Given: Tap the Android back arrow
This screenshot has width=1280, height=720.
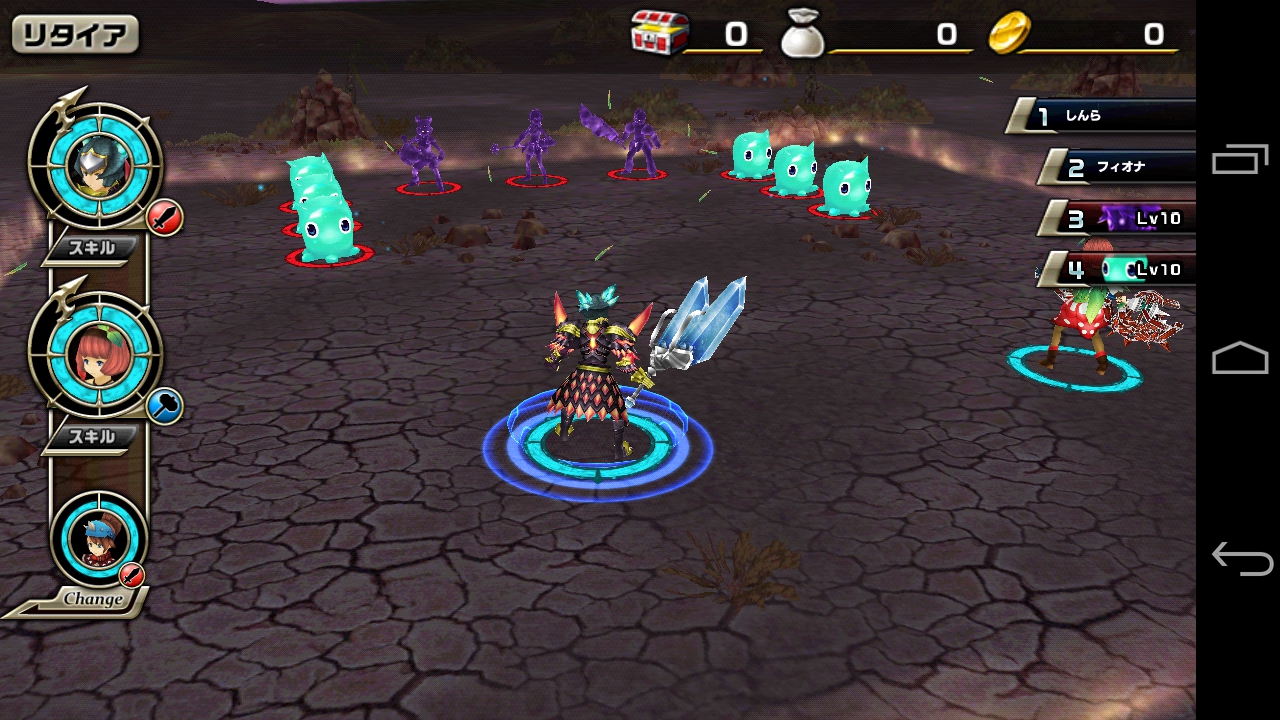Looking at the screenshot, I should (x=1240, y=558).
